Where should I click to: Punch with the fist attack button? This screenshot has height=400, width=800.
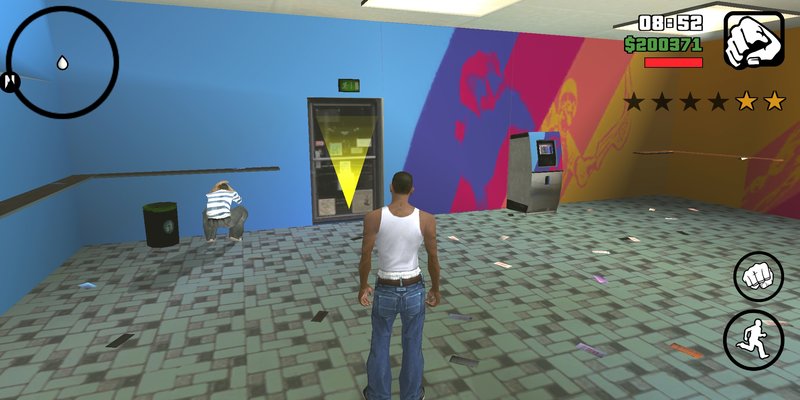pyautogui.click(x=759, y=276)
